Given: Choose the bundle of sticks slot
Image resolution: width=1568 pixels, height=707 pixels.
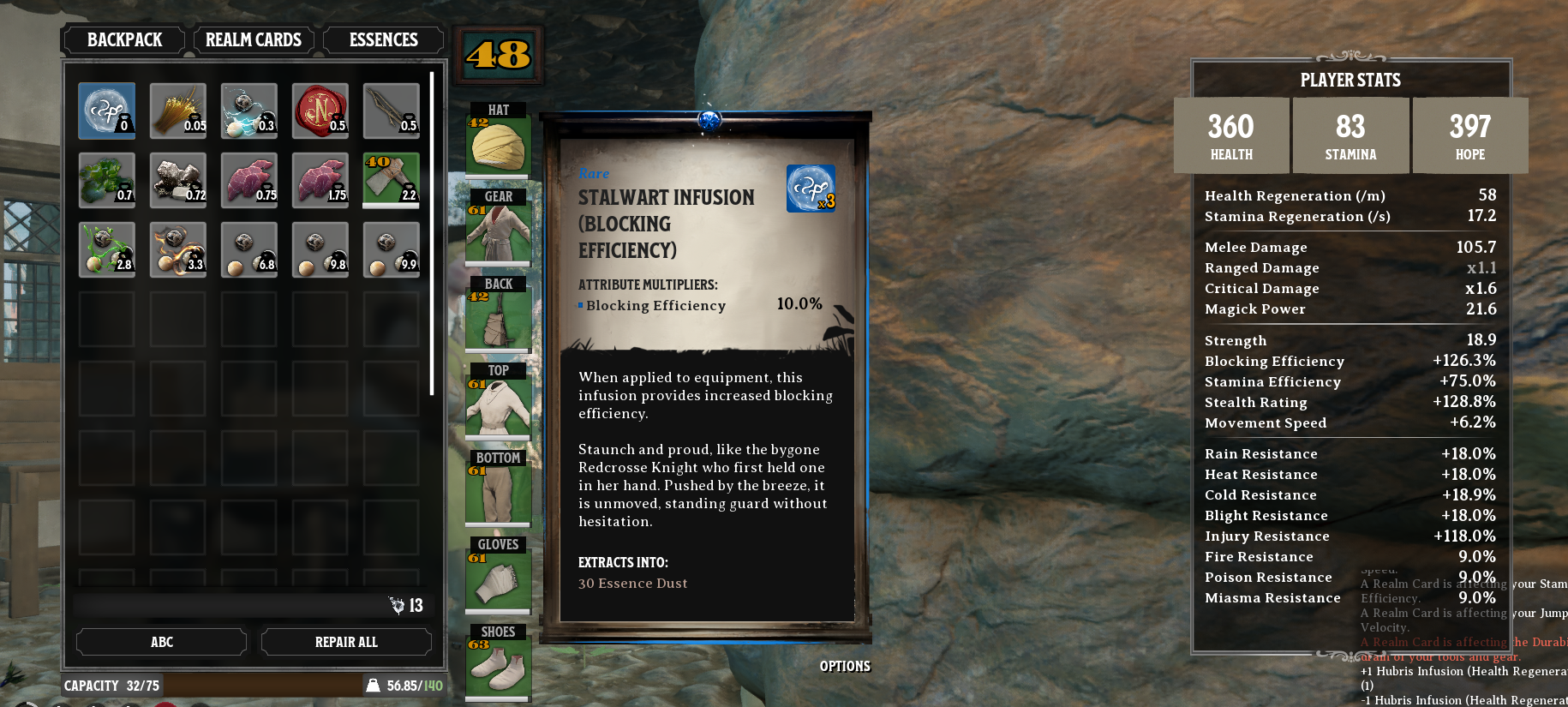Looking at the screenshot, I should click(391, 111).
